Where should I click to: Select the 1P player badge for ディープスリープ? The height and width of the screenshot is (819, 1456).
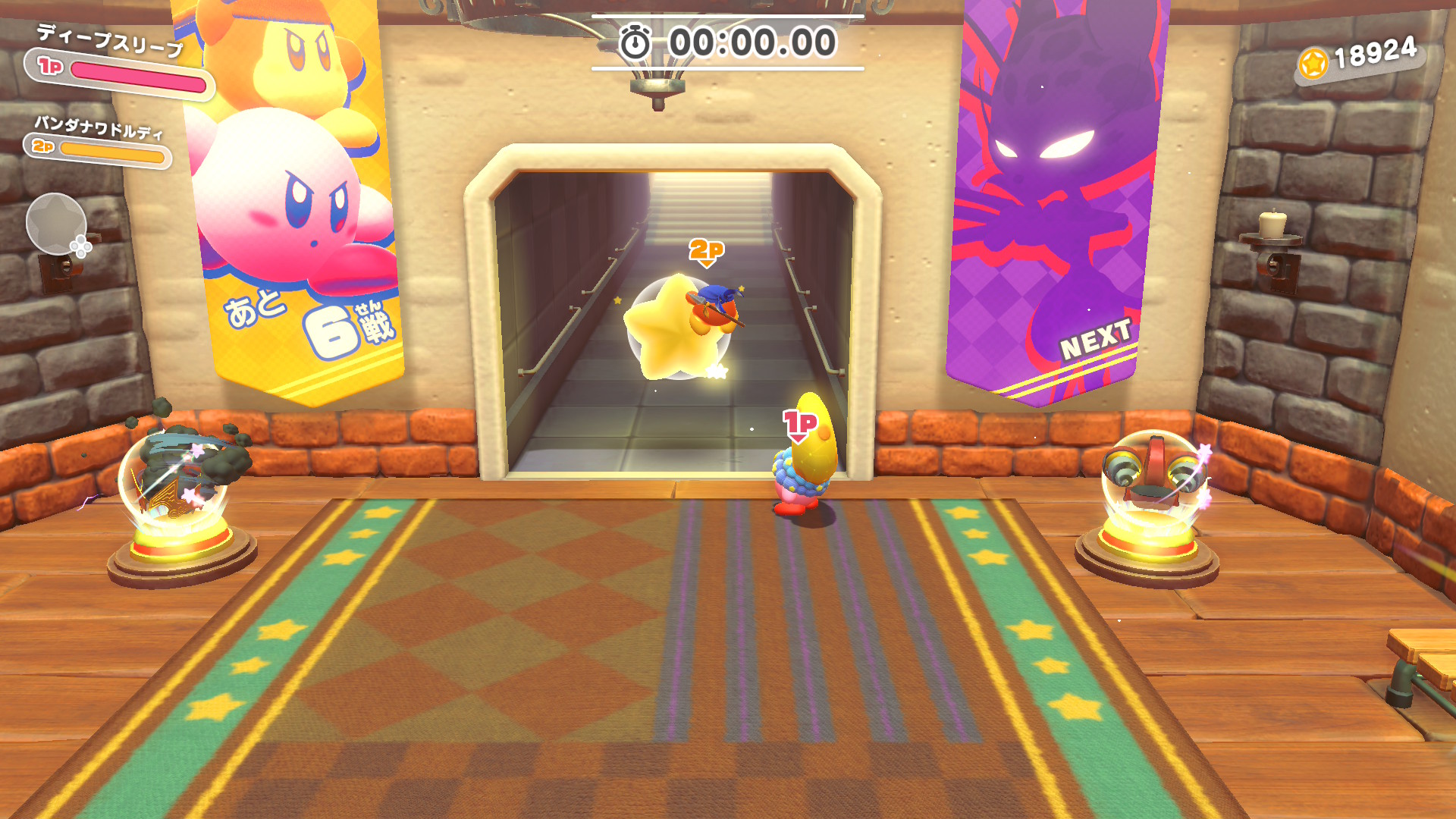pos(50,66)
